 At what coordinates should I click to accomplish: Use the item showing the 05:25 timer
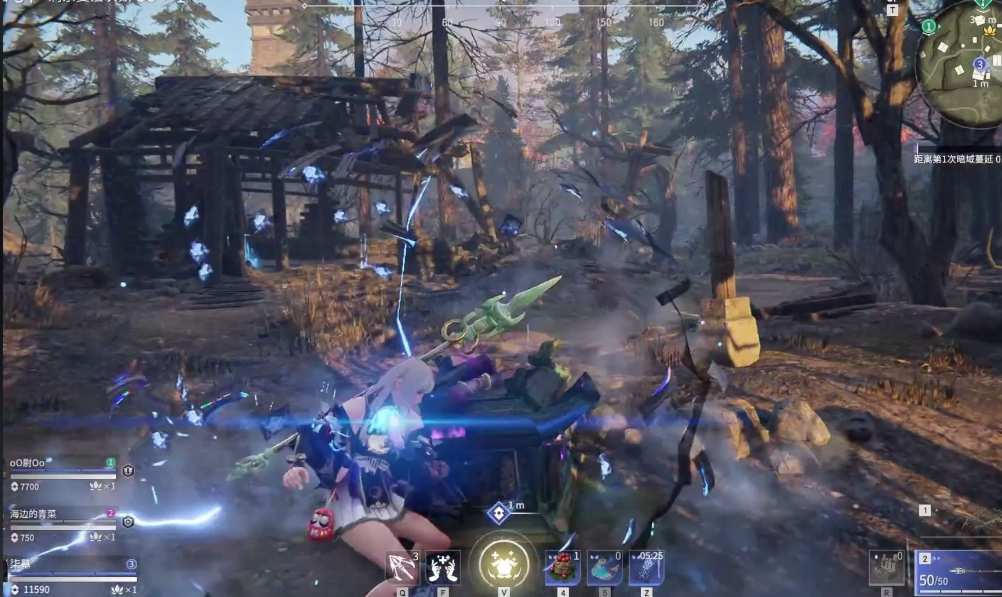click(646, 568)
